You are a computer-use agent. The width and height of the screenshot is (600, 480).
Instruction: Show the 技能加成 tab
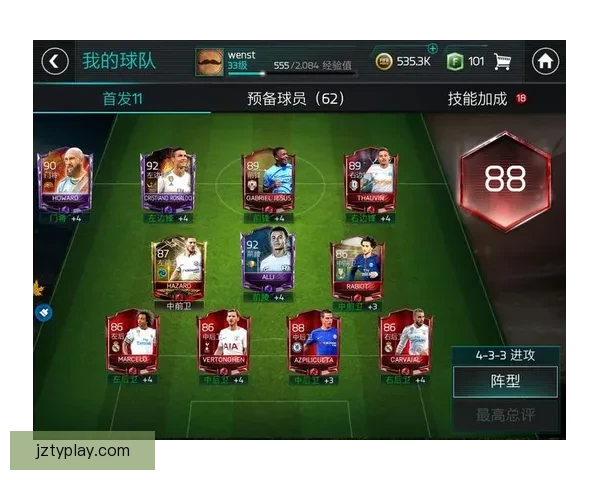pyautogui.click(x=478, y=98)
